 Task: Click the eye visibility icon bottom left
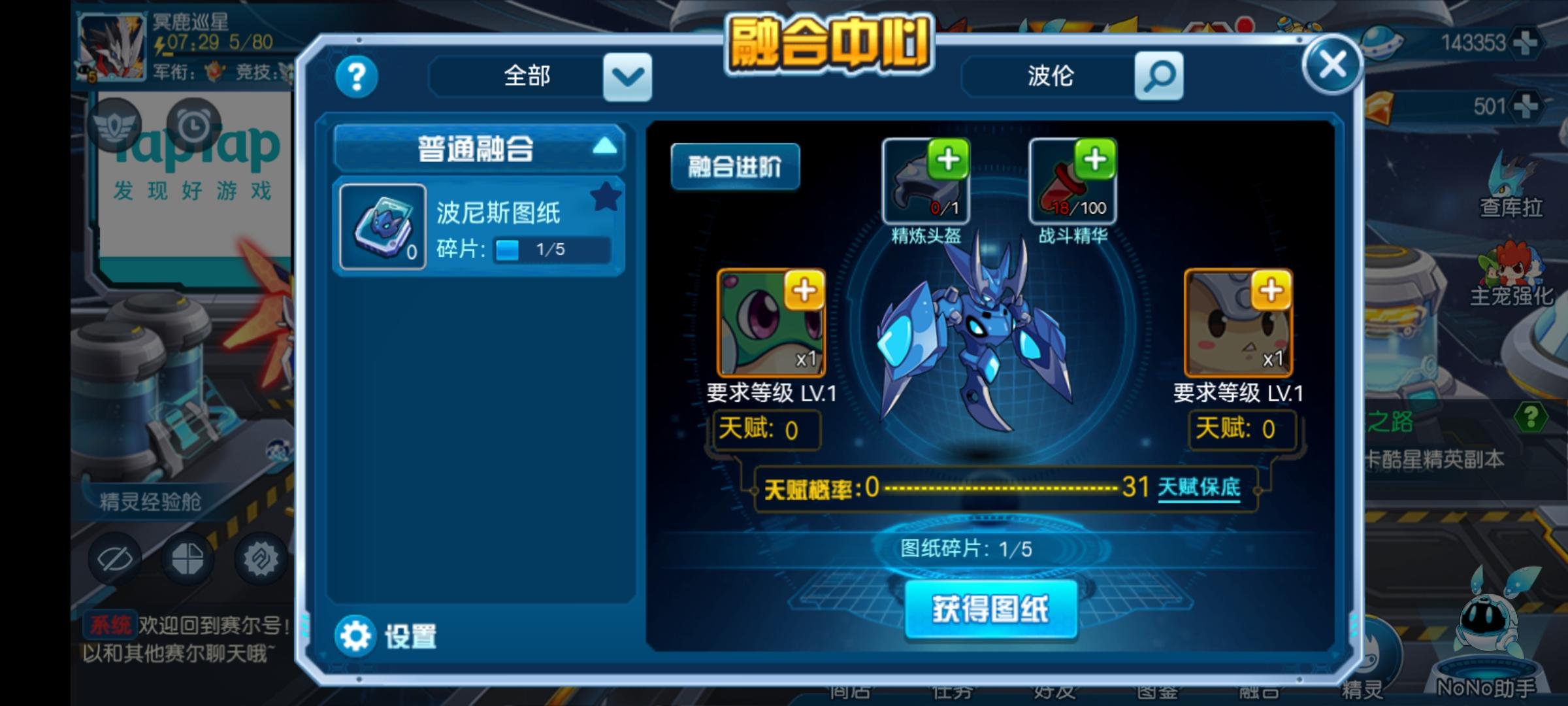point(114,559)
